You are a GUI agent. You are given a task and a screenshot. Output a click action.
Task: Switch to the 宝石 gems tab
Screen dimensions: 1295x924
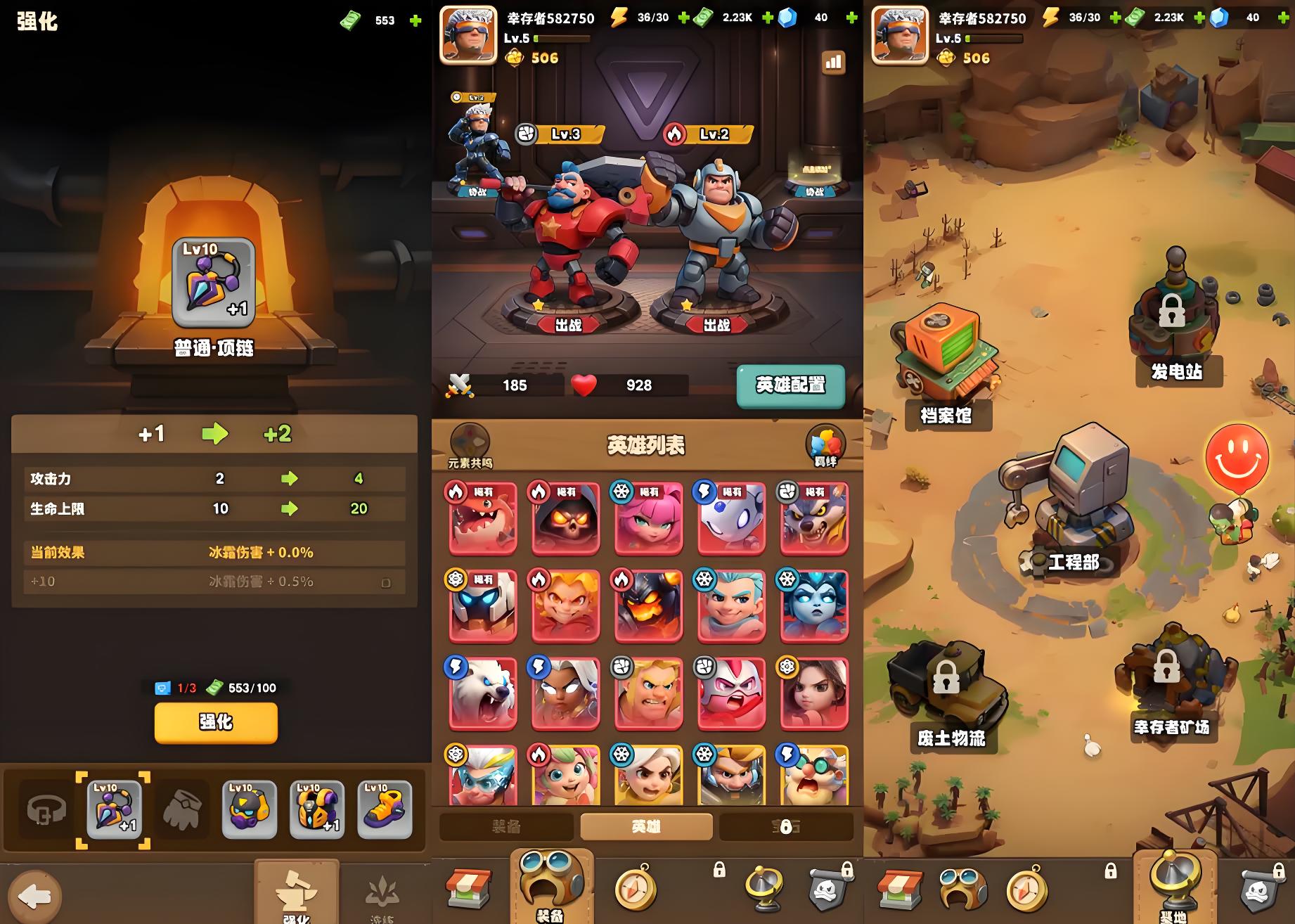[785, 827]
